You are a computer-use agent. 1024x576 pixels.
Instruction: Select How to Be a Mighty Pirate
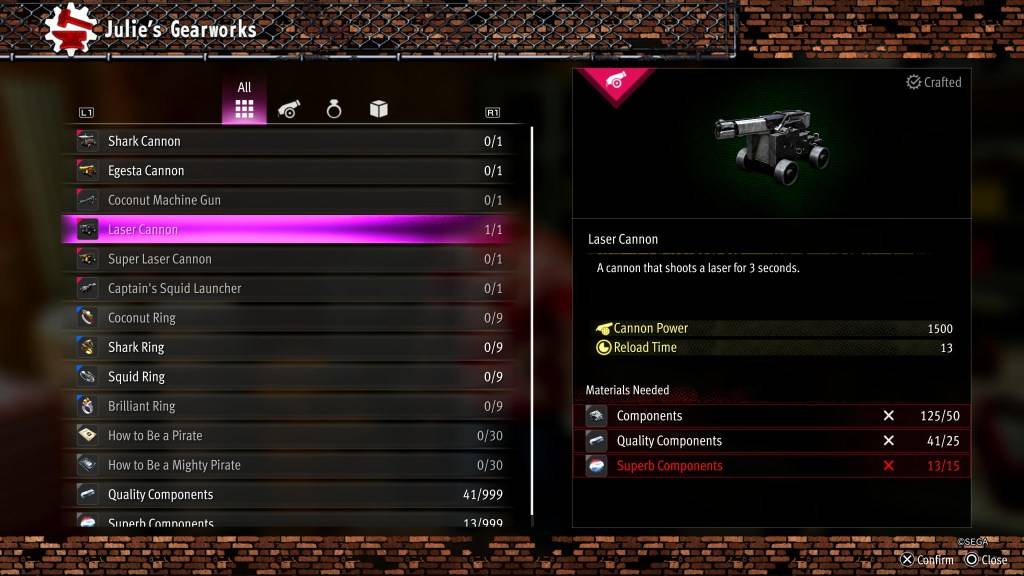pyautogui.click(x=290, y=465)
